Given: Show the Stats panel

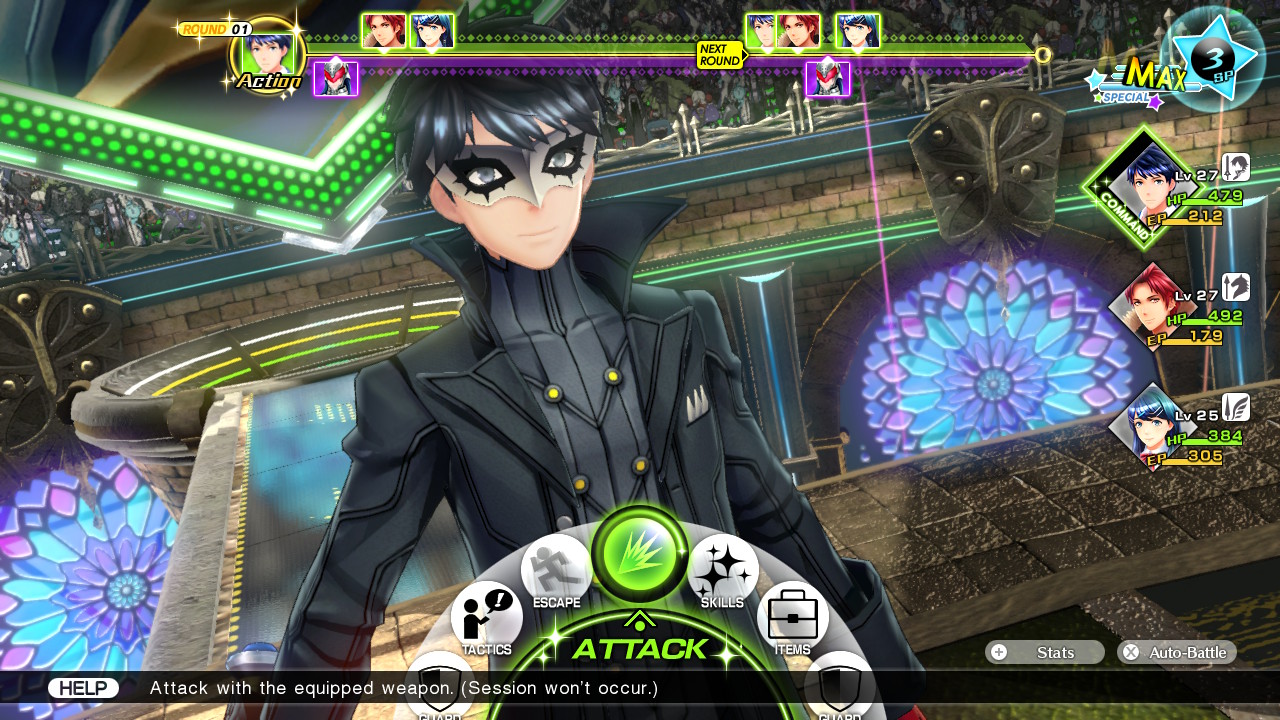Looking at the screenshot, I should point(1044,652).
